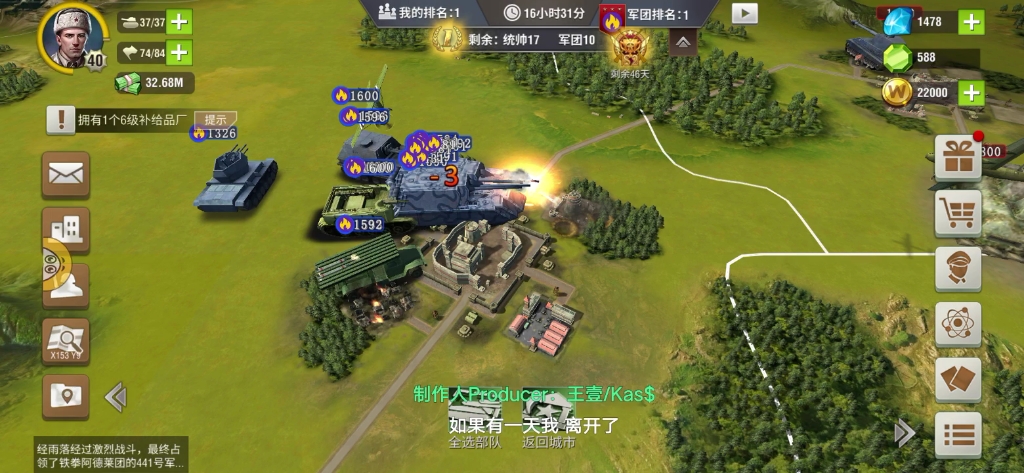The image size is (1024, 473).
Task: Open the map coordinate search icon
Action: coord(66,341)
